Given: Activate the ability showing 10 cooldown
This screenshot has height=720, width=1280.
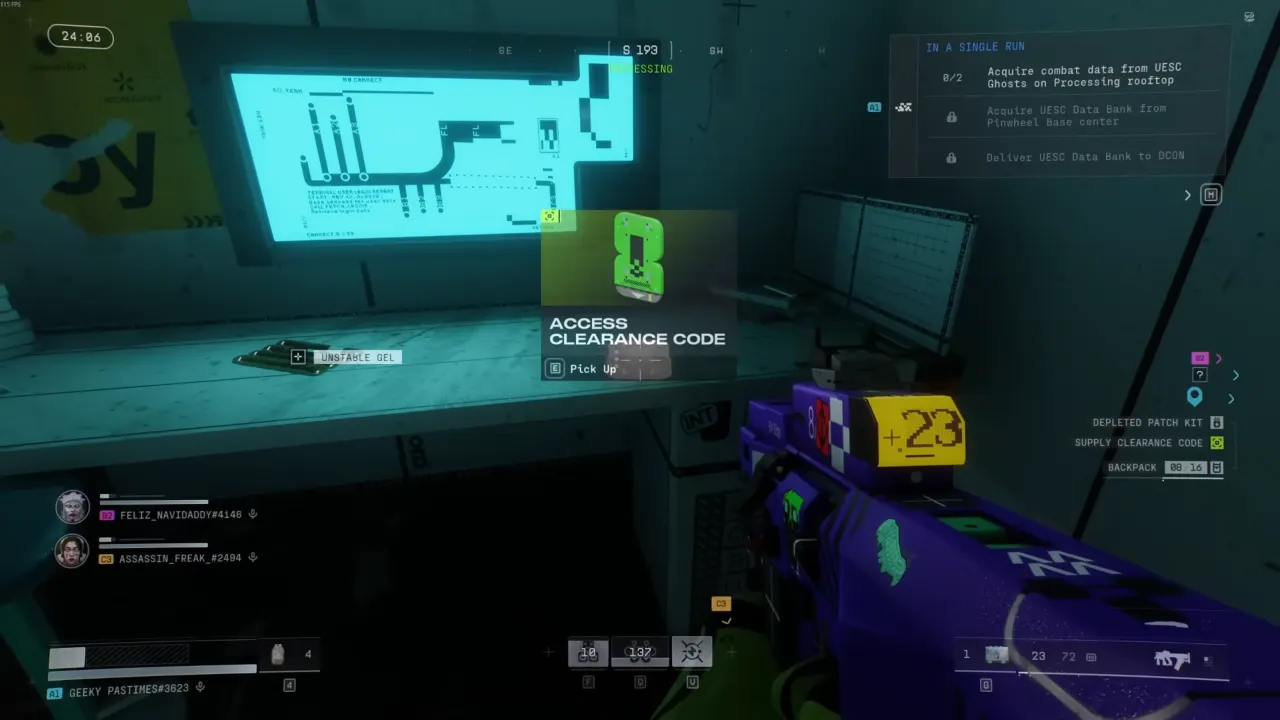Looking at the screenshot, I should [x=588, y=652].
